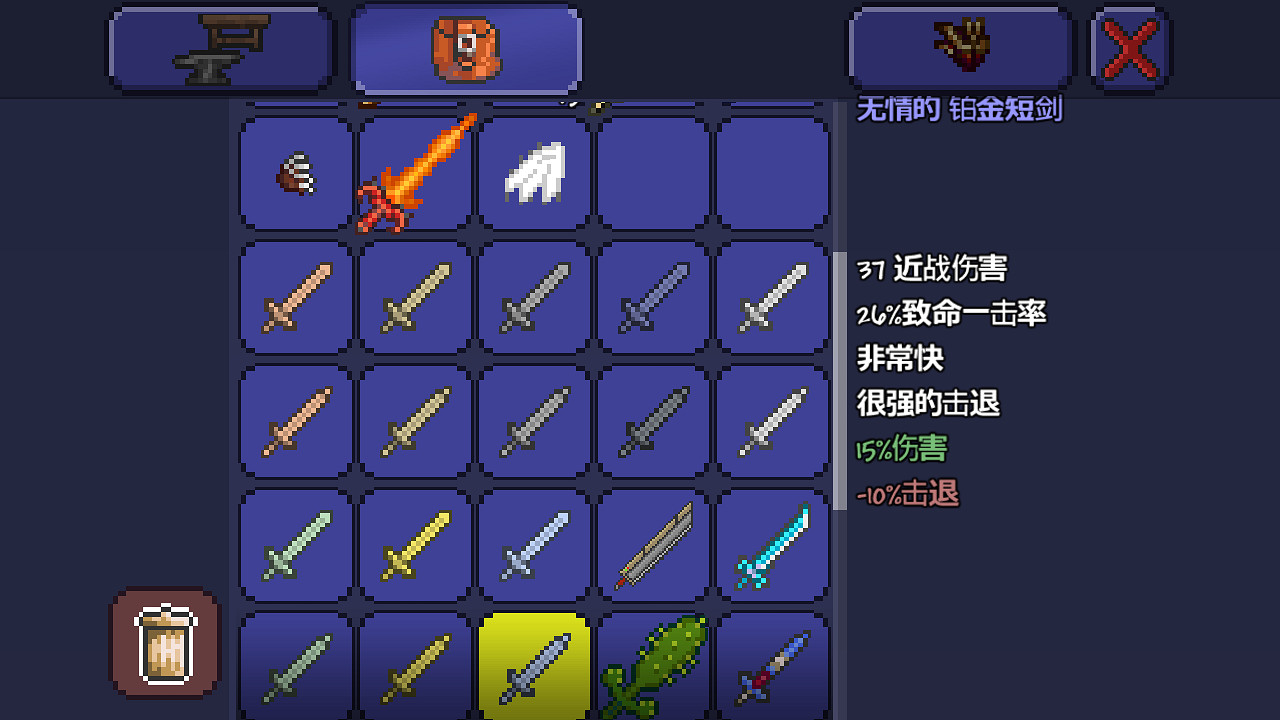Select the Cactus Sword

pyautogui.click(x=653, y=665)
